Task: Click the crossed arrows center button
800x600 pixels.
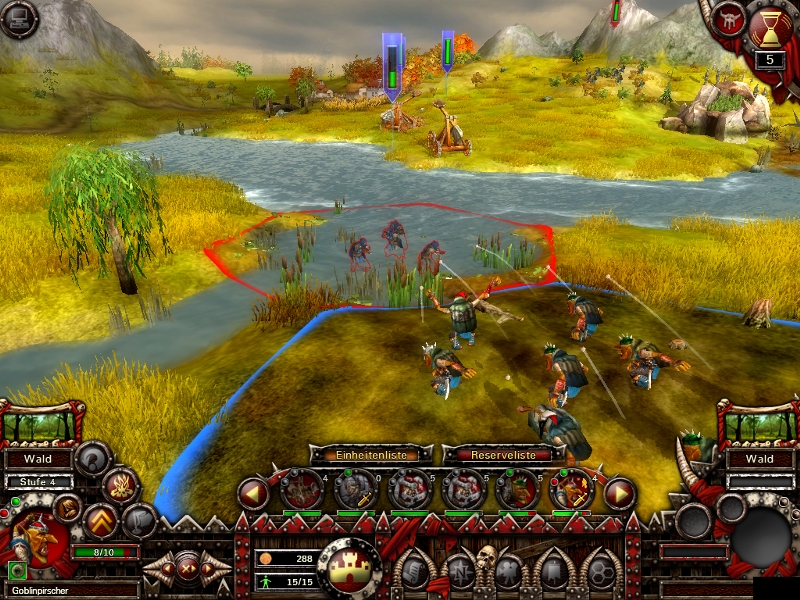Action: pos(186,568)
